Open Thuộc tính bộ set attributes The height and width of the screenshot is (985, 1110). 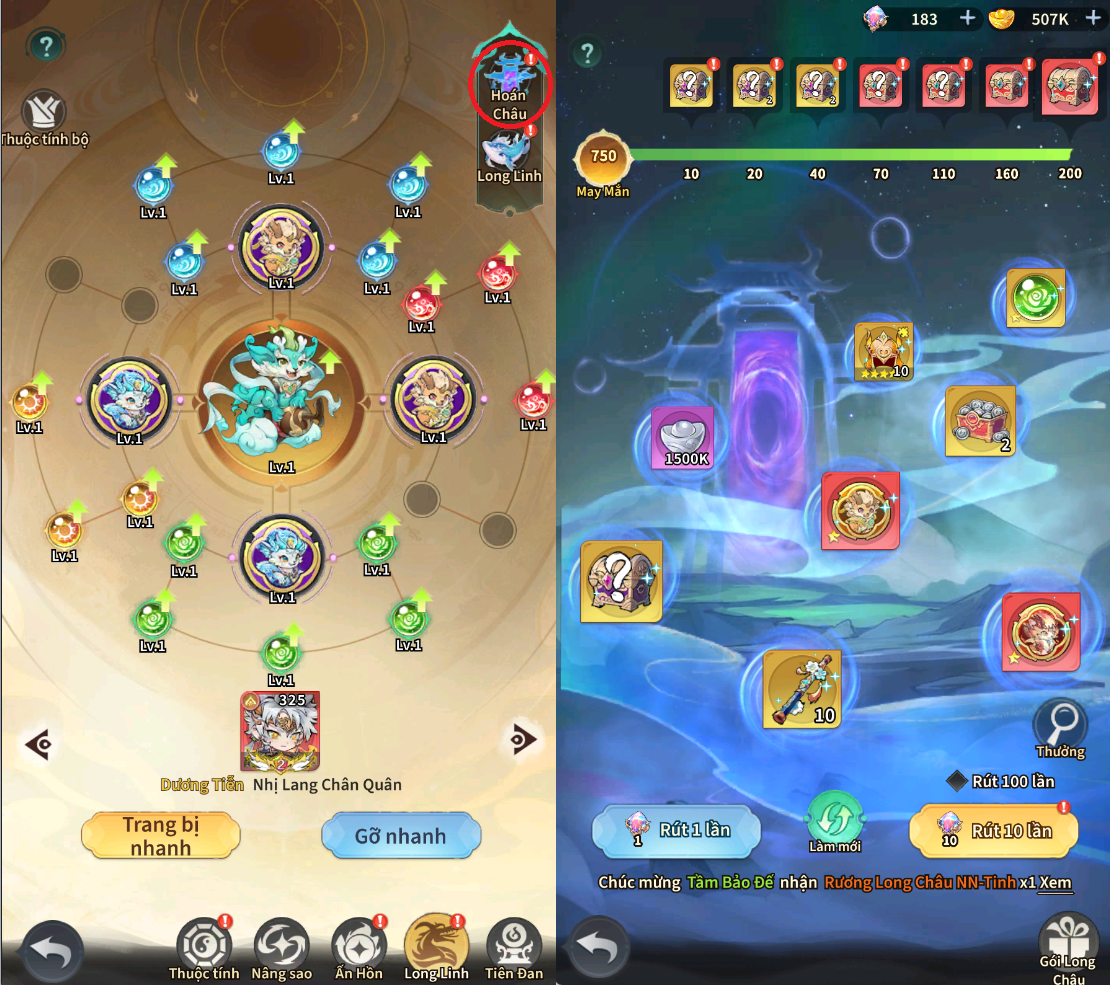[43, 115]
